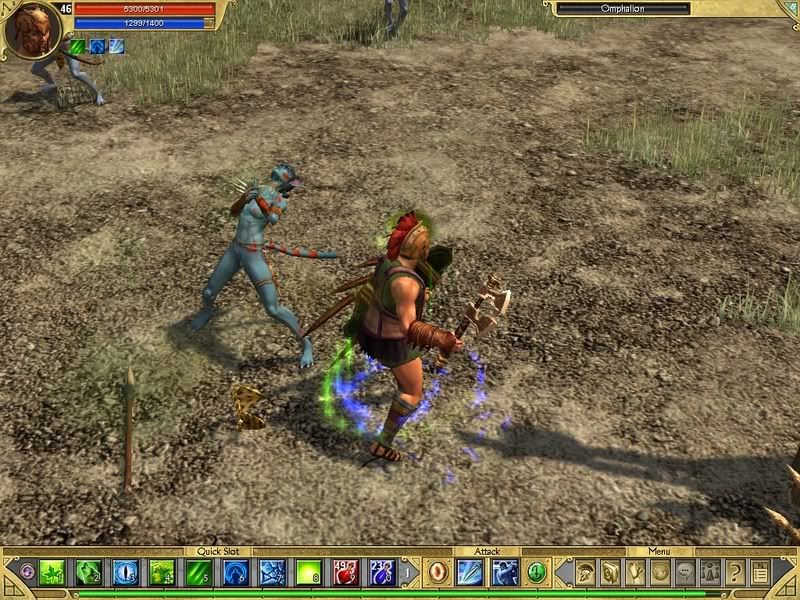This screenshot has width=800, height=600.
Task: Activate the blue archer attack skill
Action: [x=505, y=572]
